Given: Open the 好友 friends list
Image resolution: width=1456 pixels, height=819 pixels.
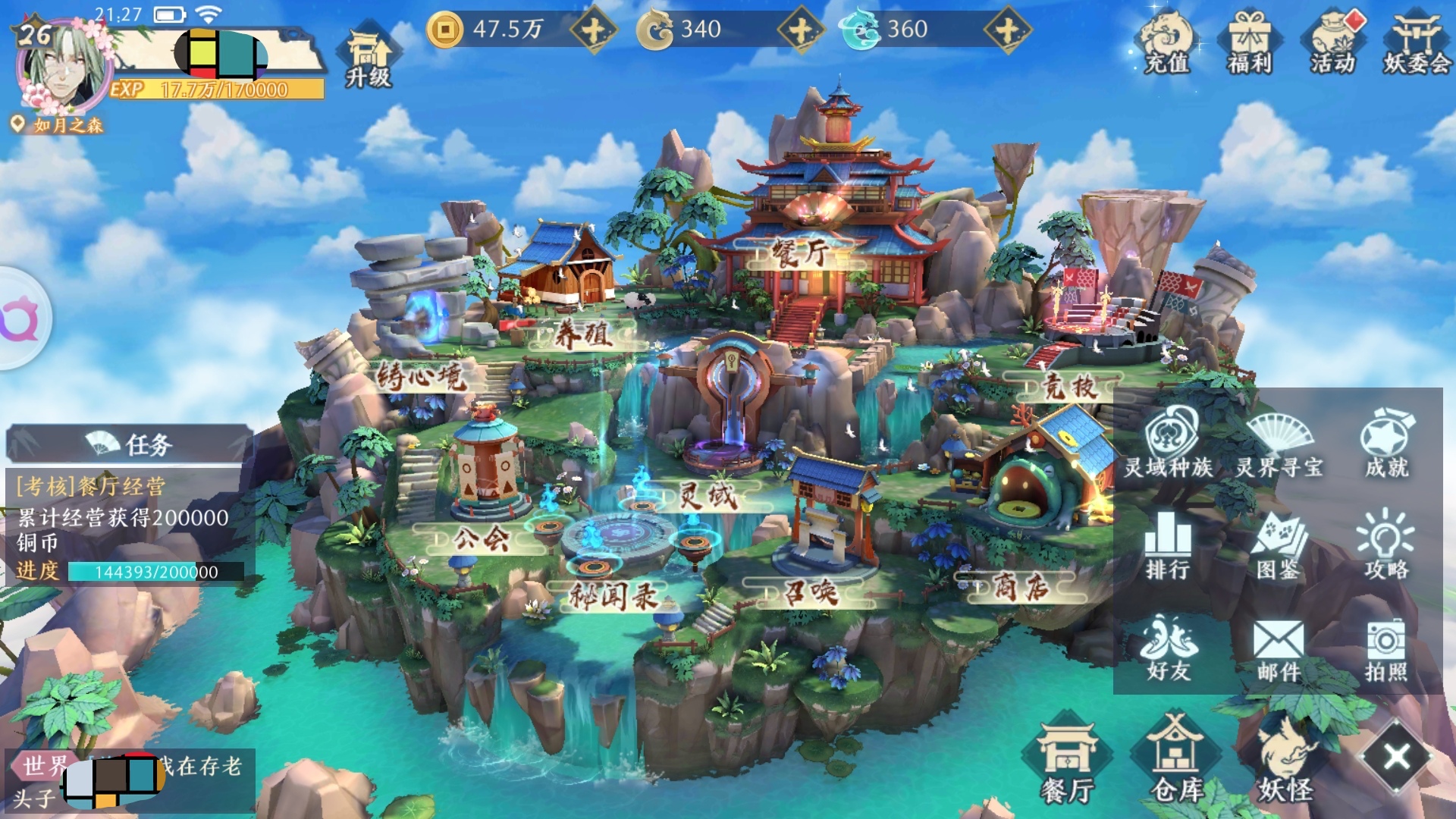Looking at the screenshot, I should (x=1169, y=648).
